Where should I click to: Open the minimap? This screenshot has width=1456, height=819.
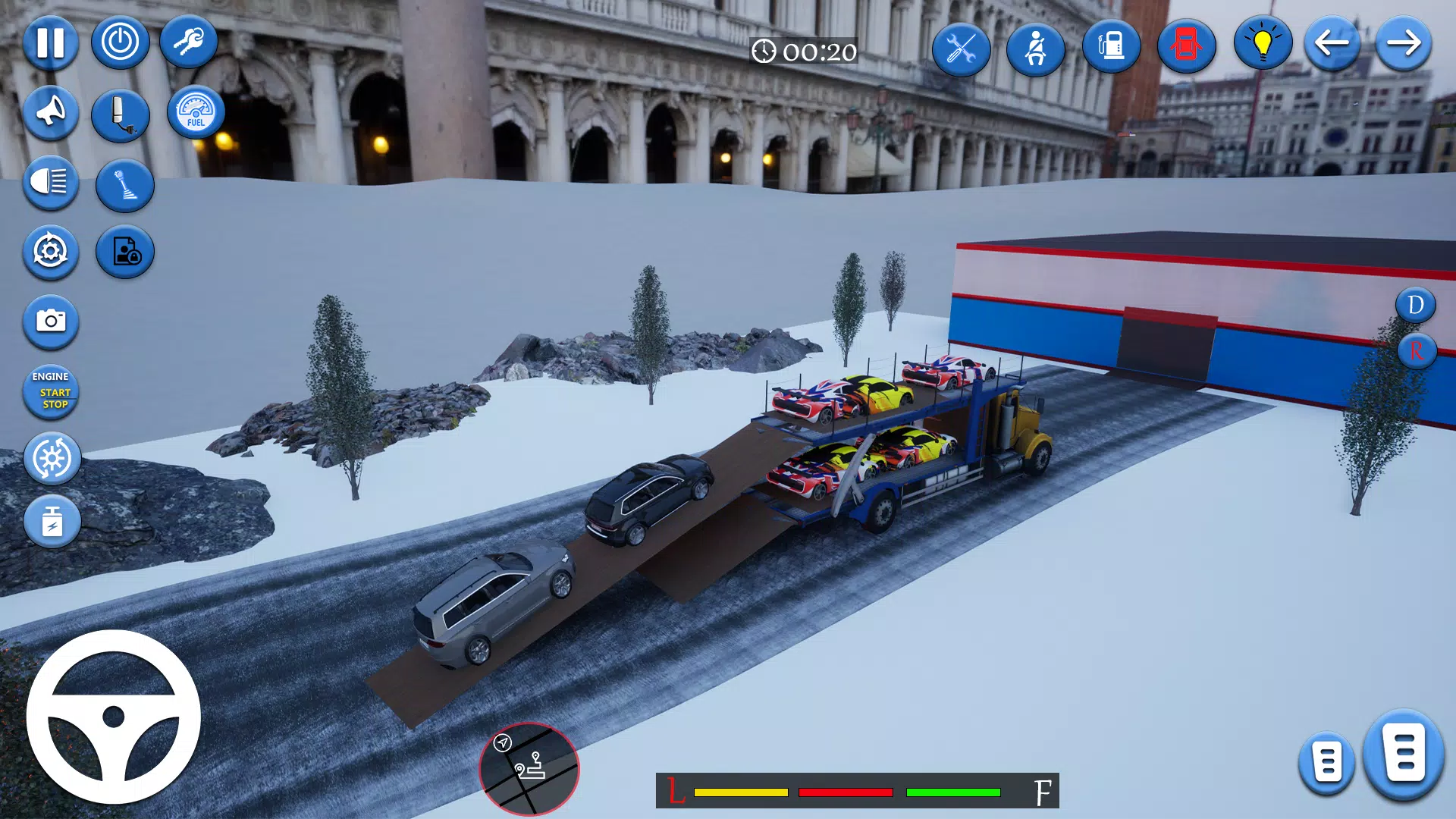click(529, 769)
